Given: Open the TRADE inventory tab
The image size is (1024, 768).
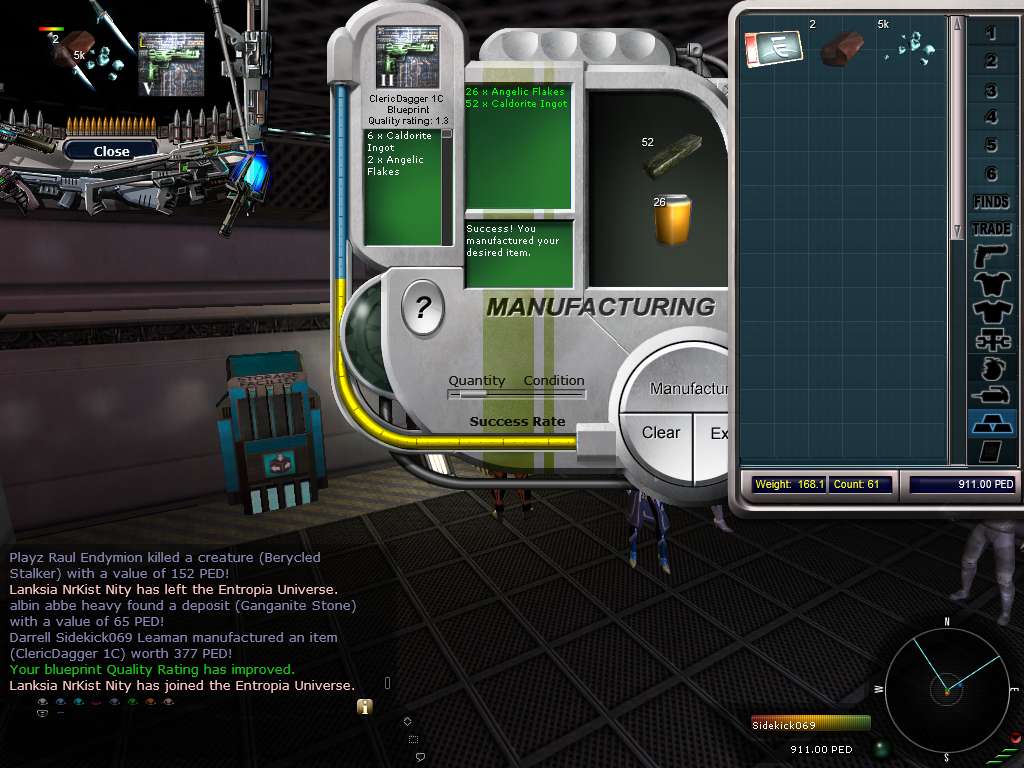Looking at the screenshot, I should click(x=991, y=229).
